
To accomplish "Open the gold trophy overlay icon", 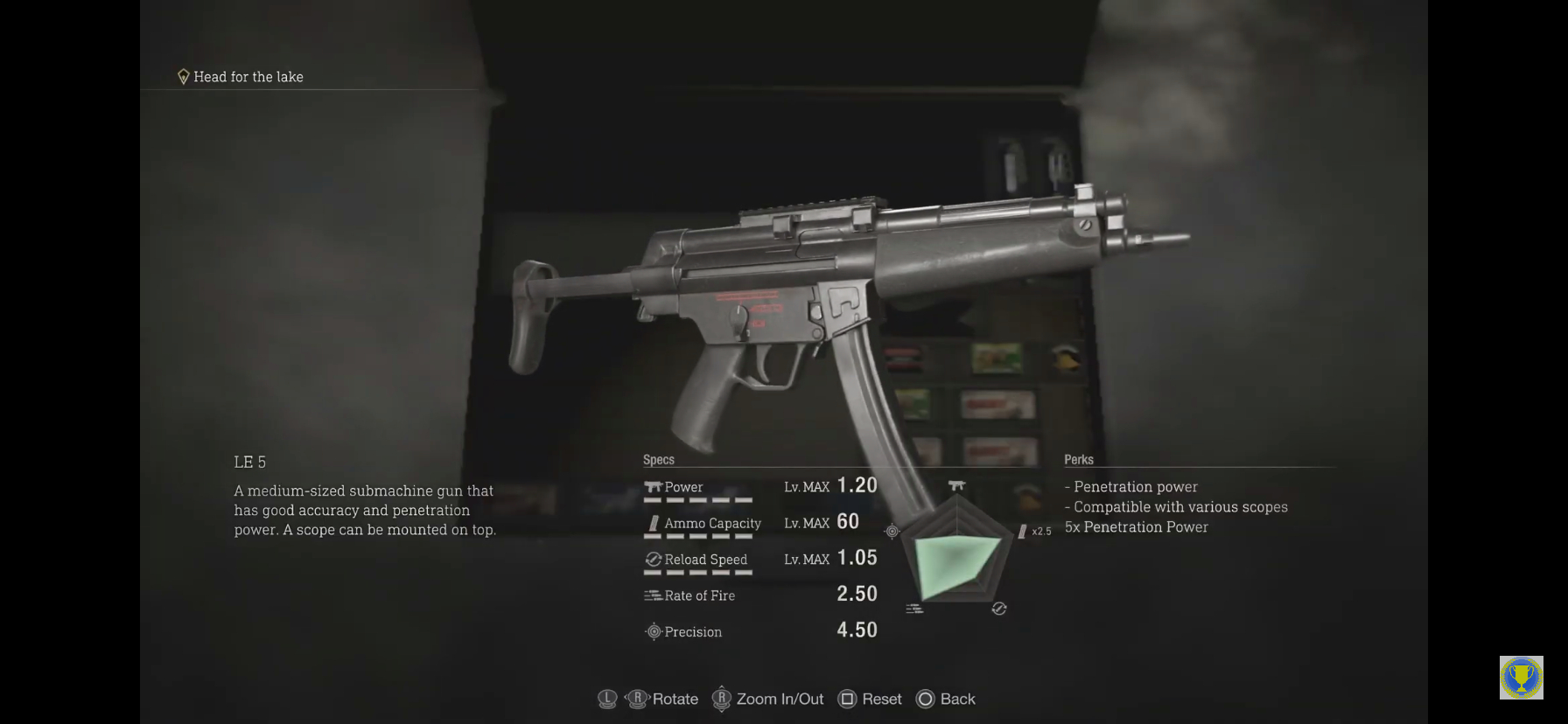I will [1521, 678].
